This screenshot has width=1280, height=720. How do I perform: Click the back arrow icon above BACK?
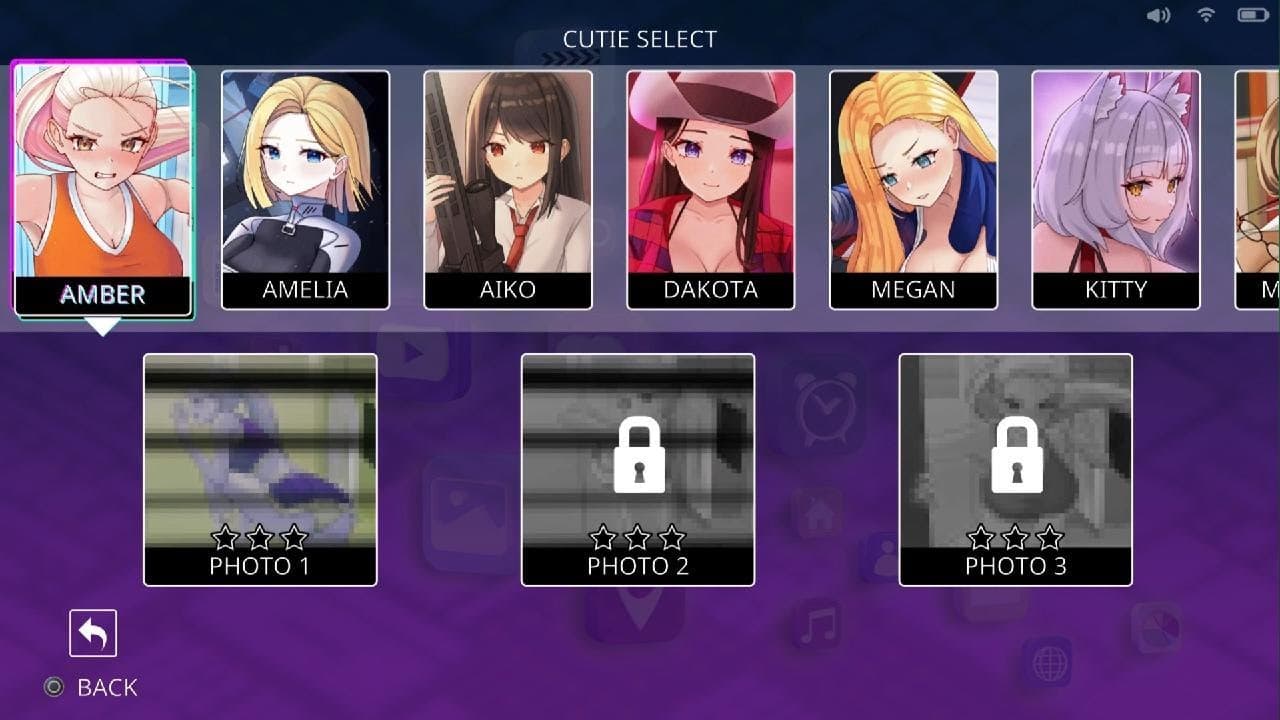click(93, 632)
